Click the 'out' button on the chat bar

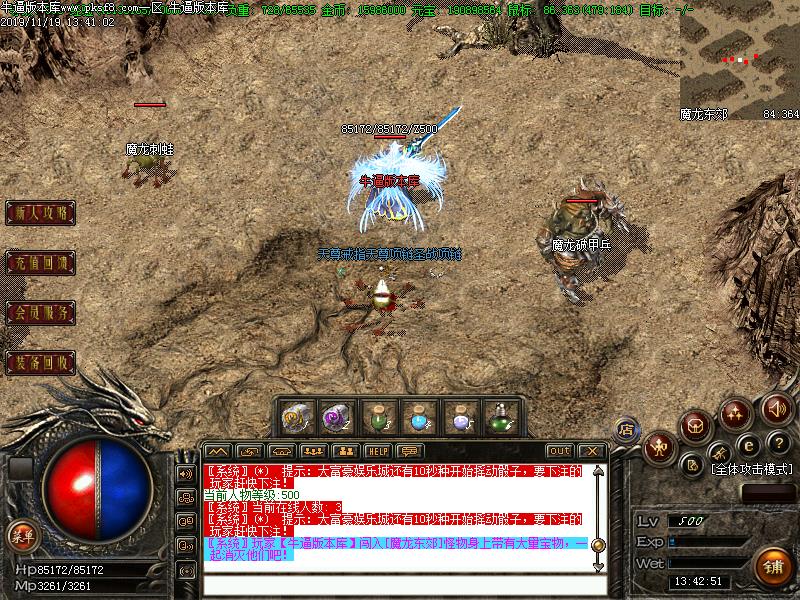coord(560,451)
